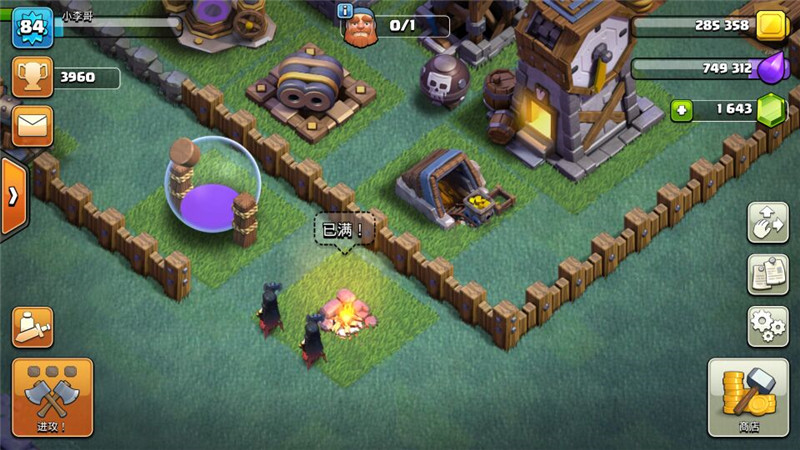Tap the gold coin resource icon
Viewport: 800px width, 450px height.
(x=771, y=26)
